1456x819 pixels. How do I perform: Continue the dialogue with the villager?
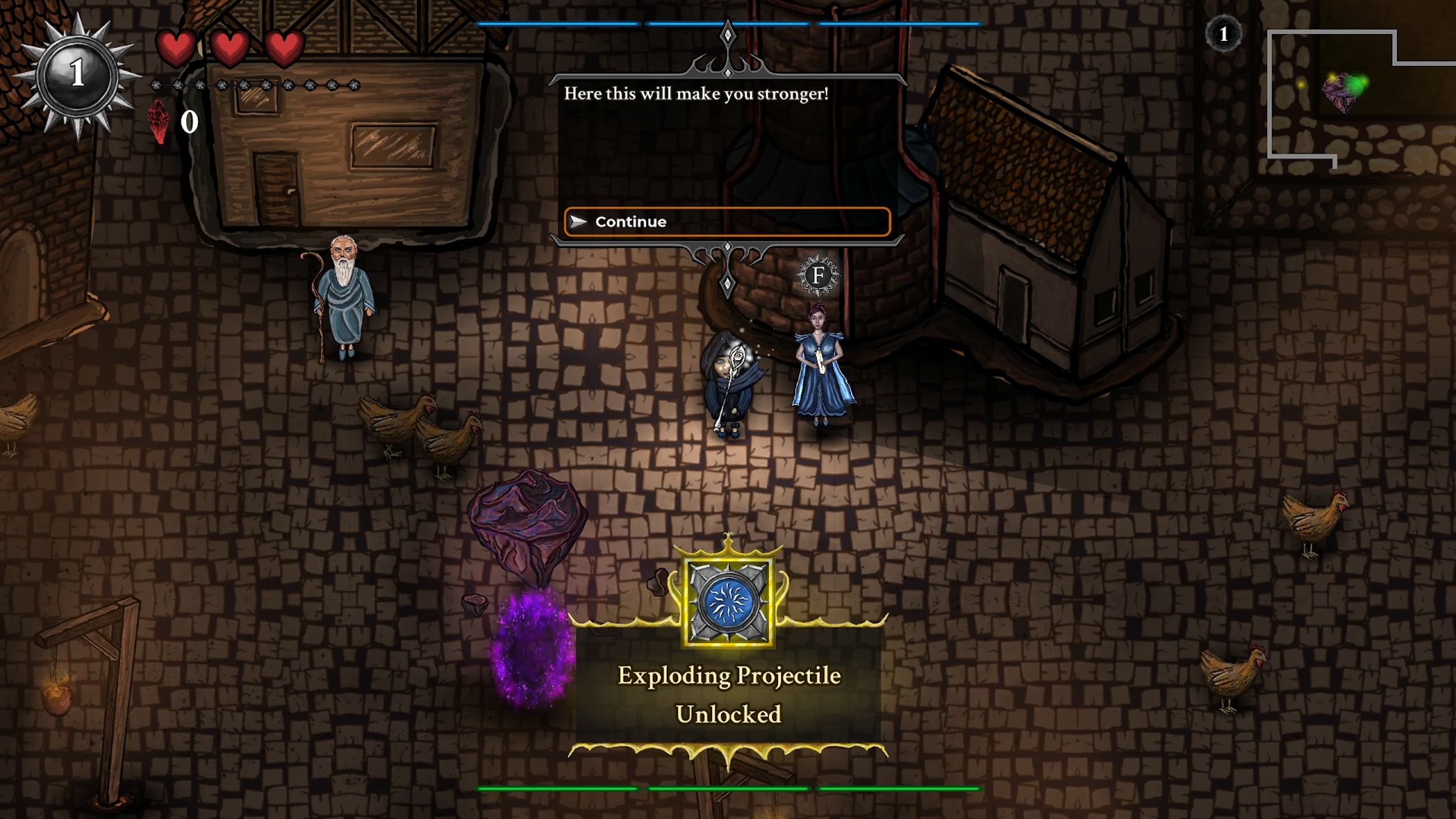pos(727,222)
